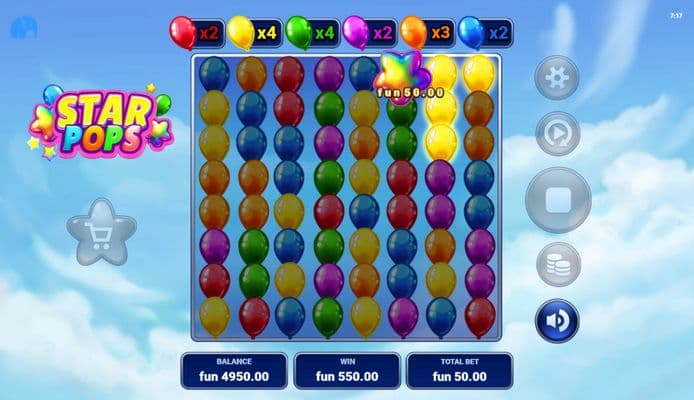Stop the spin with the square button
The width and height of the screenshot is (694, 400).
coord(558,200)
